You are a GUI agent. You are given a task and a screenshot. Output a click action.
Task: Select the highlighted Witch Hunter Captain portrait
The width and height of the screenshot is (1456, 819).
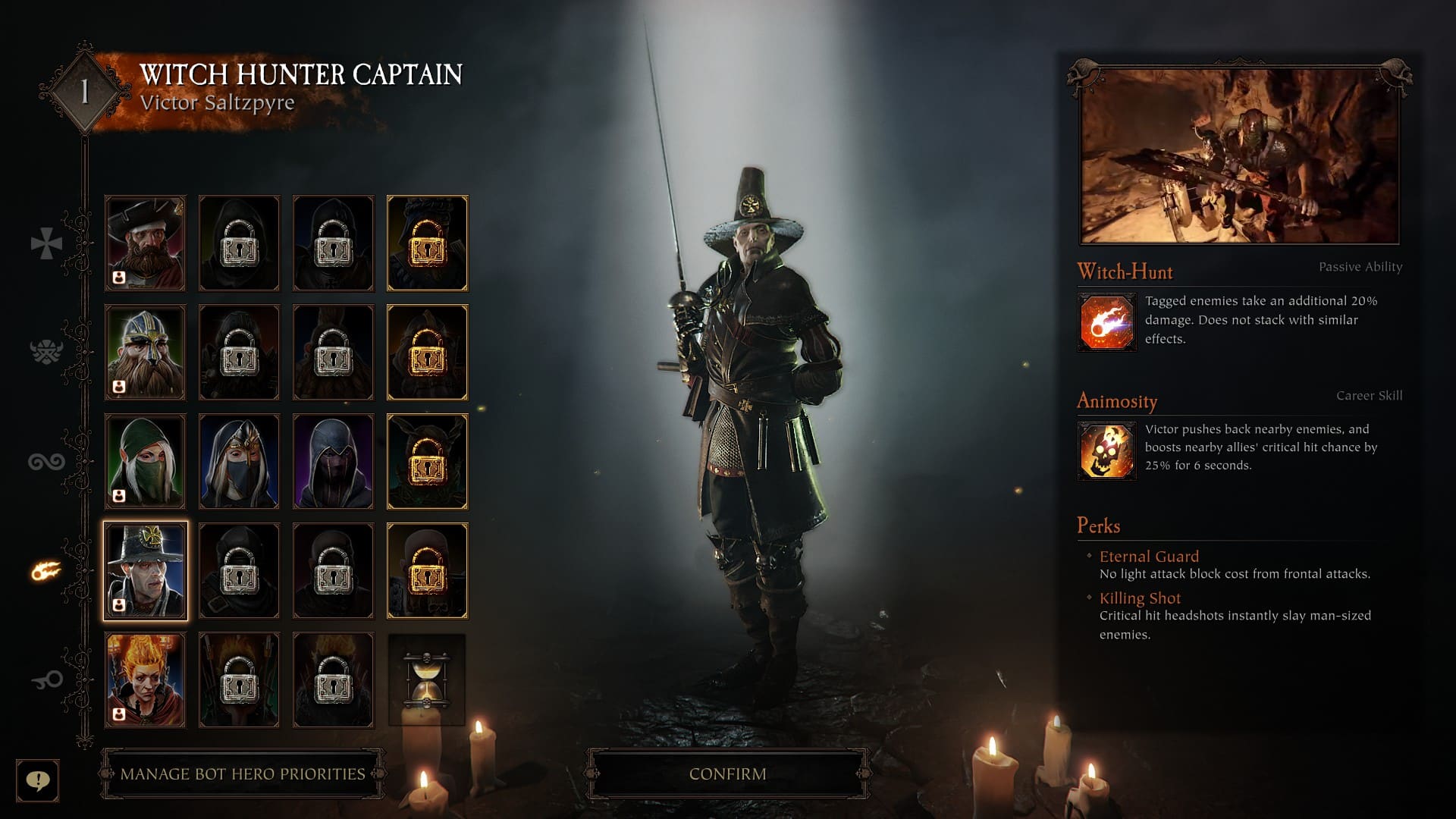click(145, 570)
